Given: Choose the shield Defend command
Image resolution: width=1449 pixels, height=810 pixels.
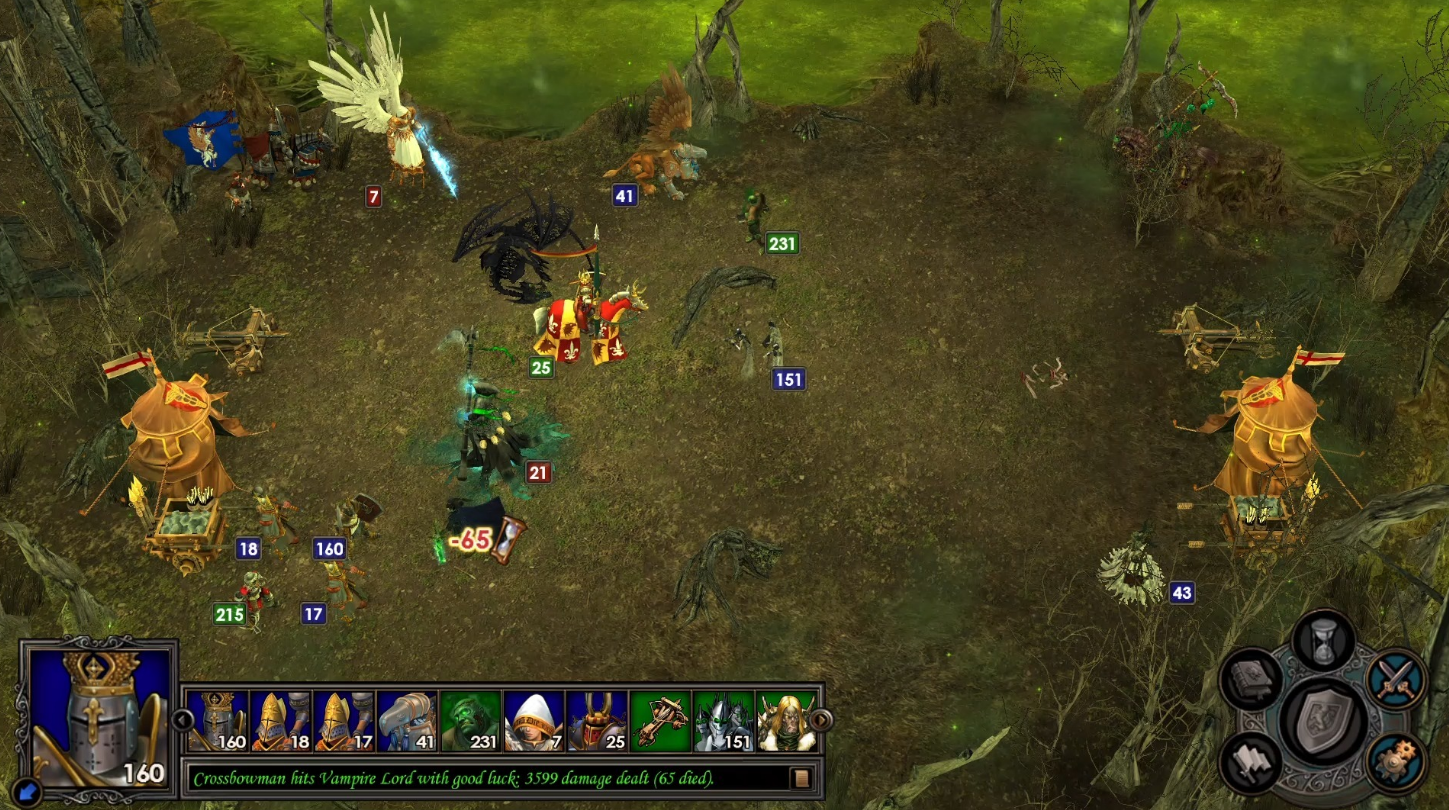Looking at the screenshot, I should tap(1322, 718).
